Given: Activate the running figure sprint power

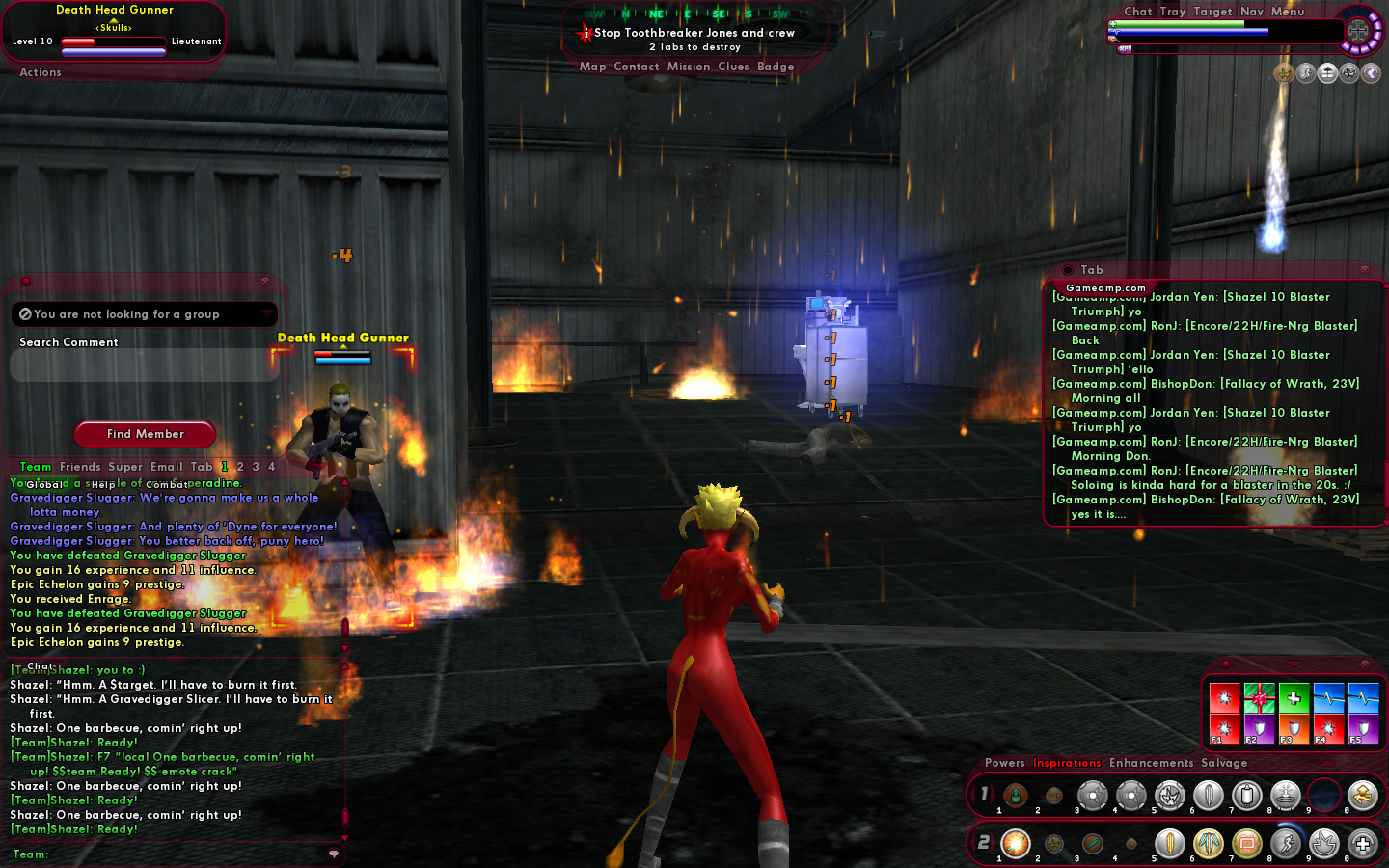Looking at the screenshot, I should [x=1286, y=845].
